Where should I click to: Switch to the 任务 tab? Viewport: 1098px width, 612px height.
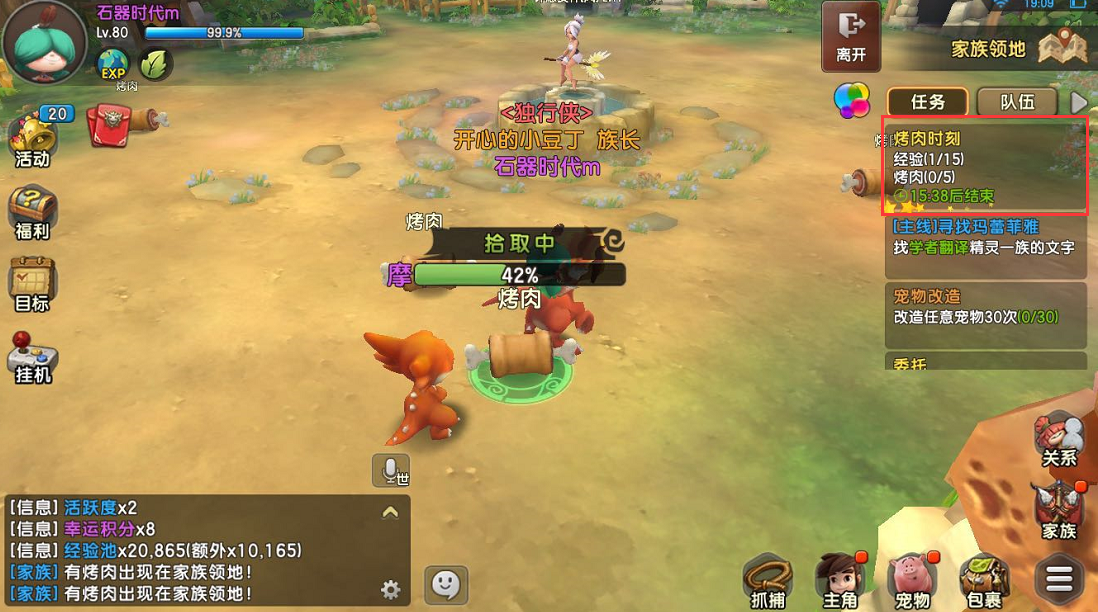[x=927, y=102]
